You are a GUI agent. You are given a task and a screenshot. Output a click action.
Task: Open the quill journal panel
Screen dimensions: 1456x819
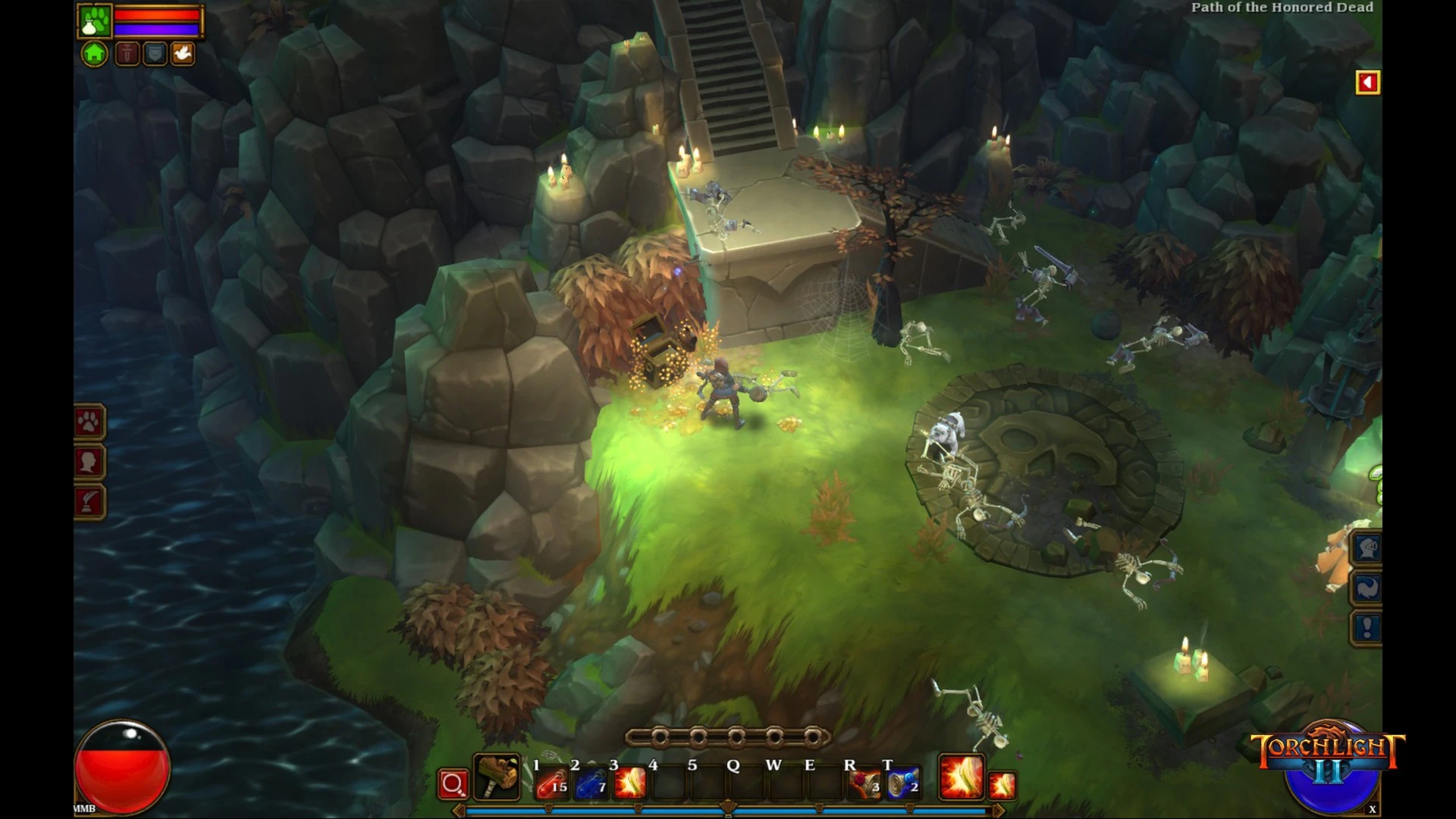tap(89, 501)
